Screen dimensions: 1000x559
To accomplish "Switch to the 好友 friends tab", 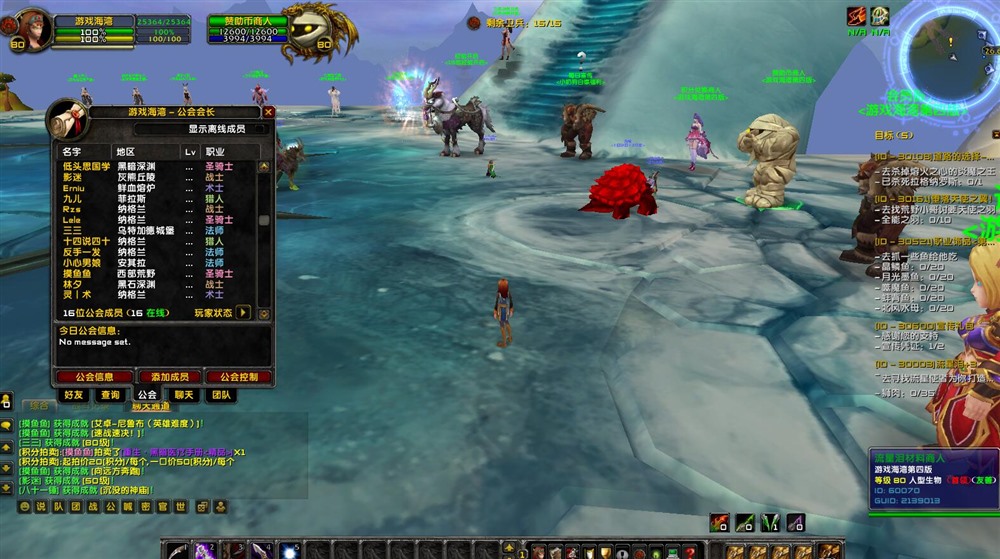I will (x=73, y=395).
